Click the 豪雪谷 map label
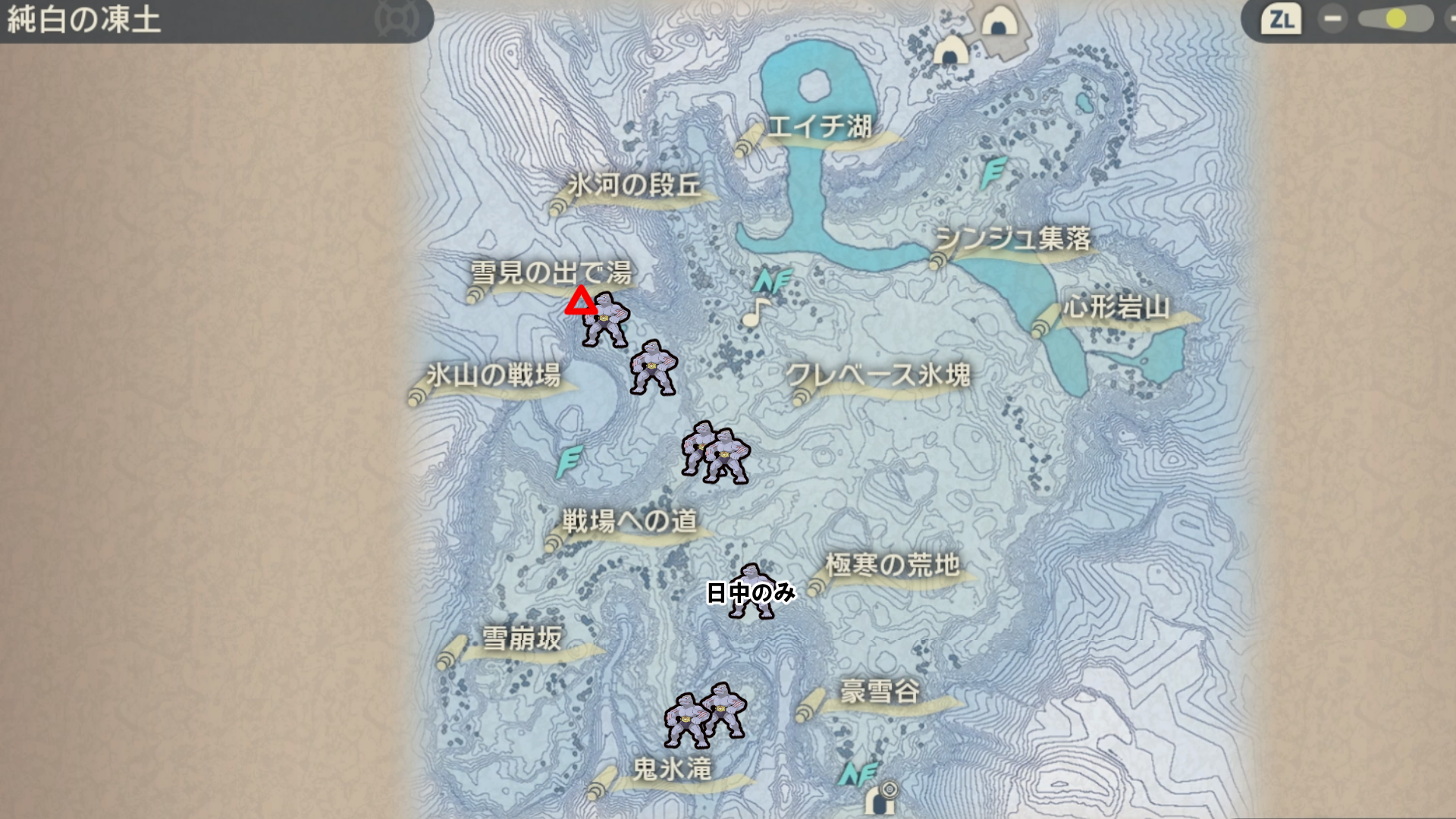Viewport: 1456px width, 819px height. 880,692
